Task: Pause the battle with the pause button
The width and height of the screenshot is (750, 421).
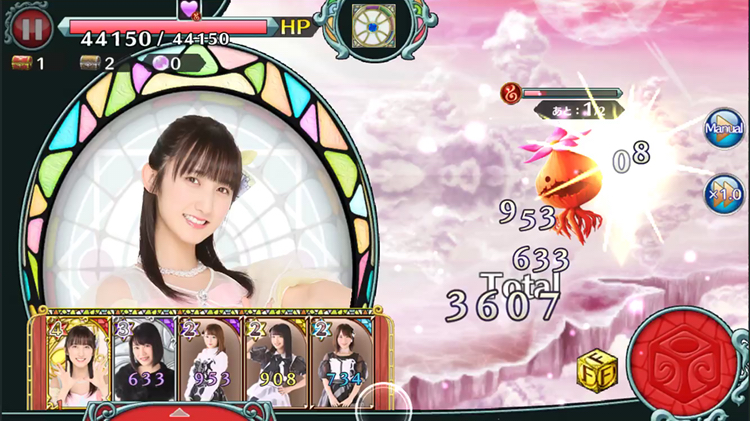Action: click(x=31, y=29)
